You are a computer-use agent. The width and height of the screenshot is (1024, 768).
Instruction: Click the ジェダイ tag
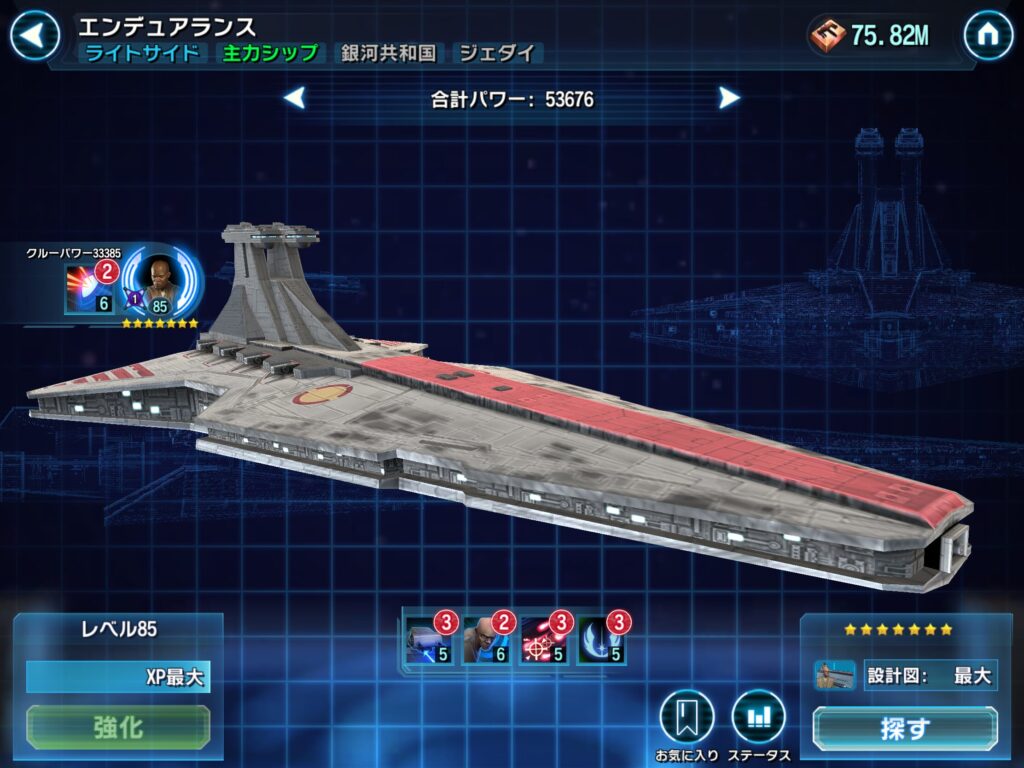pos(497,54)
